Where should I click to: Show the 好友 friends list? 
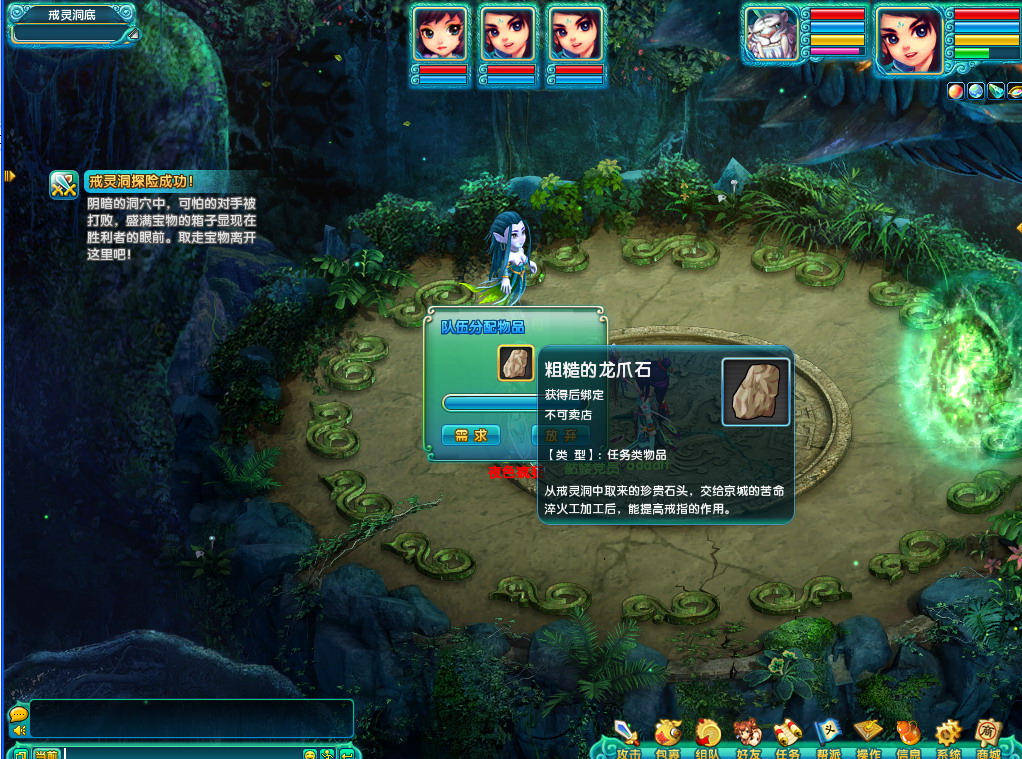[x=747, y=735]
